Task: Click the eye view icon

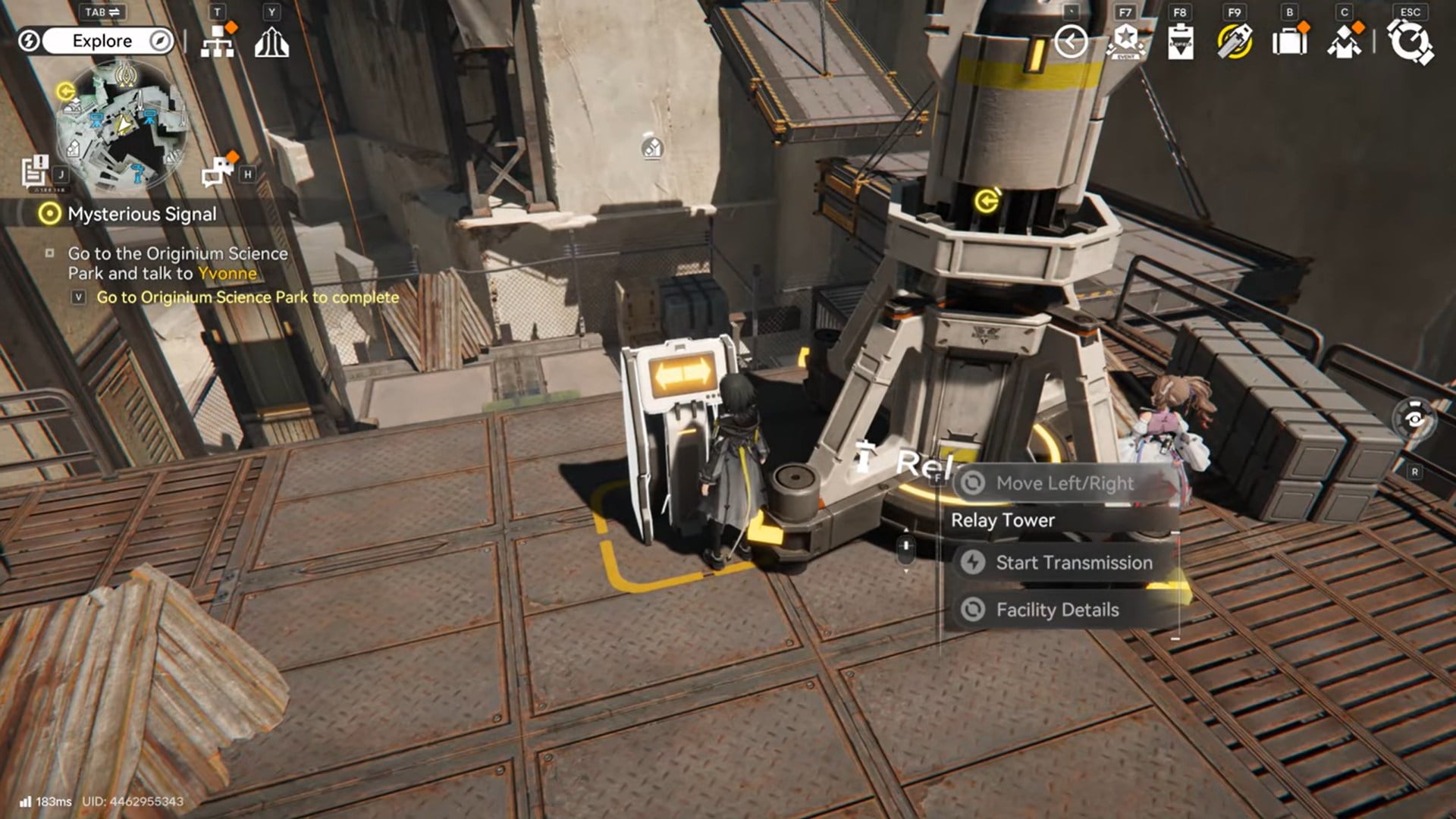Action: pyautogui.click(x=1414, y=419)
